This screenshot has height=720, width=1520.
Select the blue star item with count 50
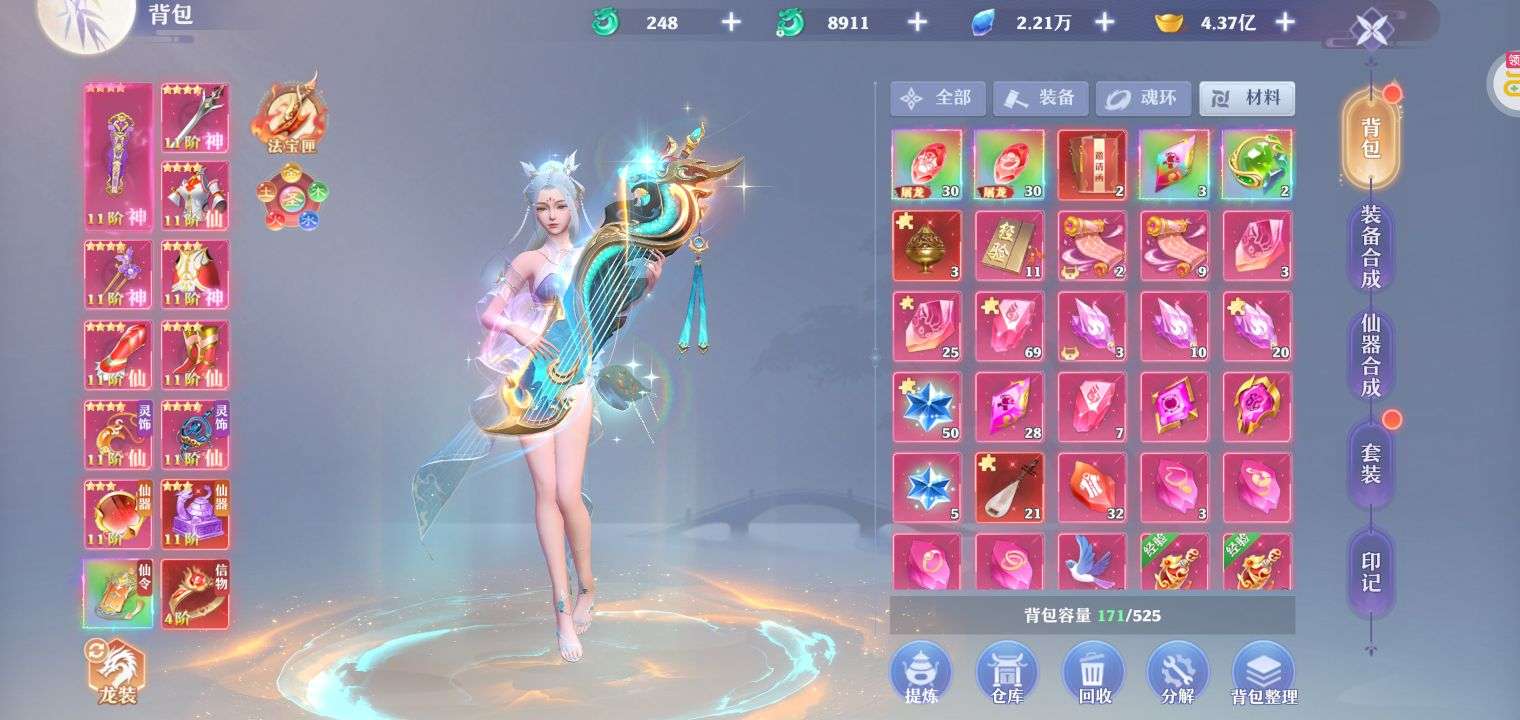[926, 407]
